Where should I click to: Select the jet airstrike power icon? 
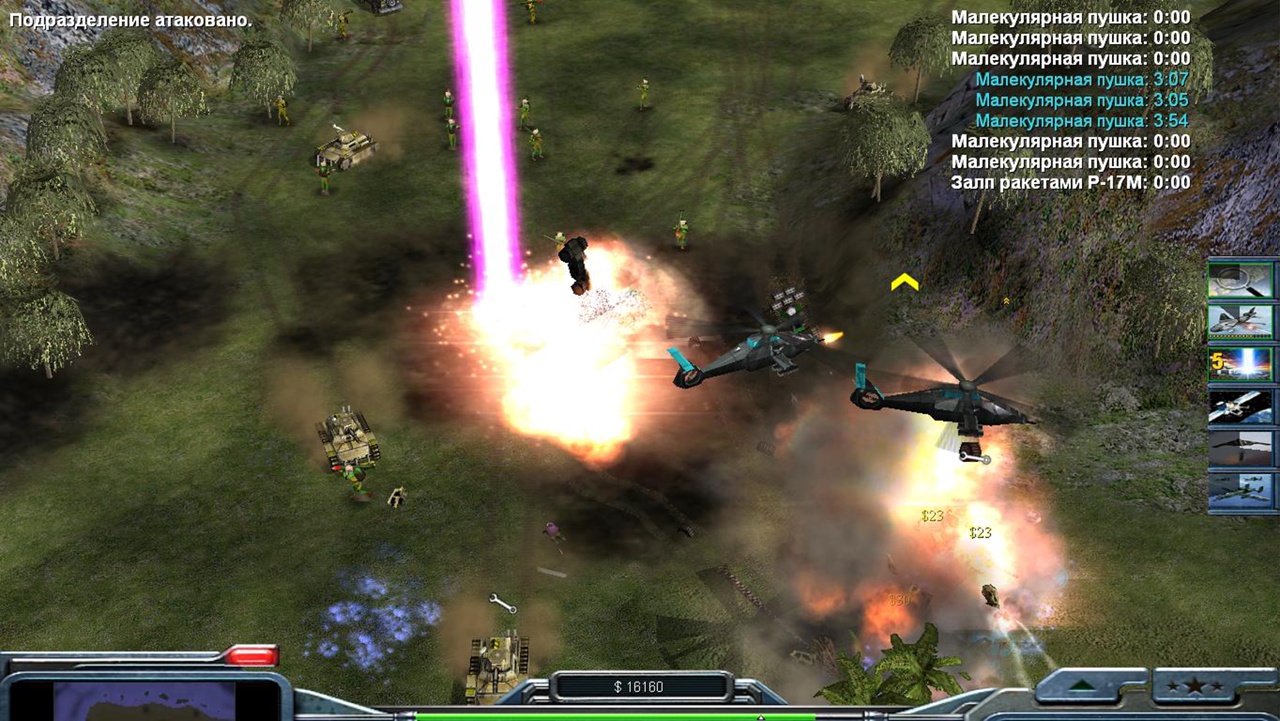pos(1240,322)
